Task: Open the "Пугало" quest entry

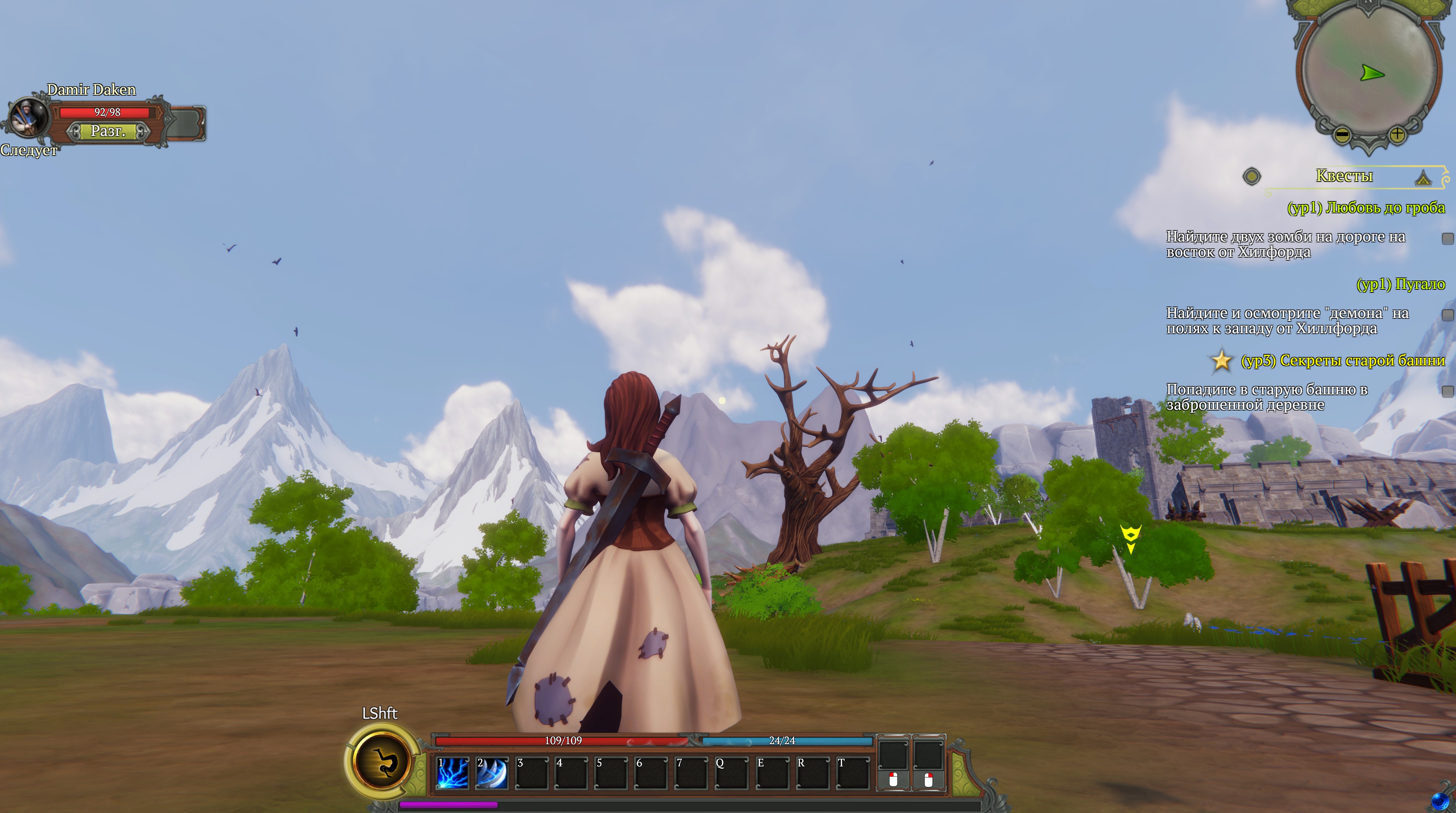Action: (1400, 284)
